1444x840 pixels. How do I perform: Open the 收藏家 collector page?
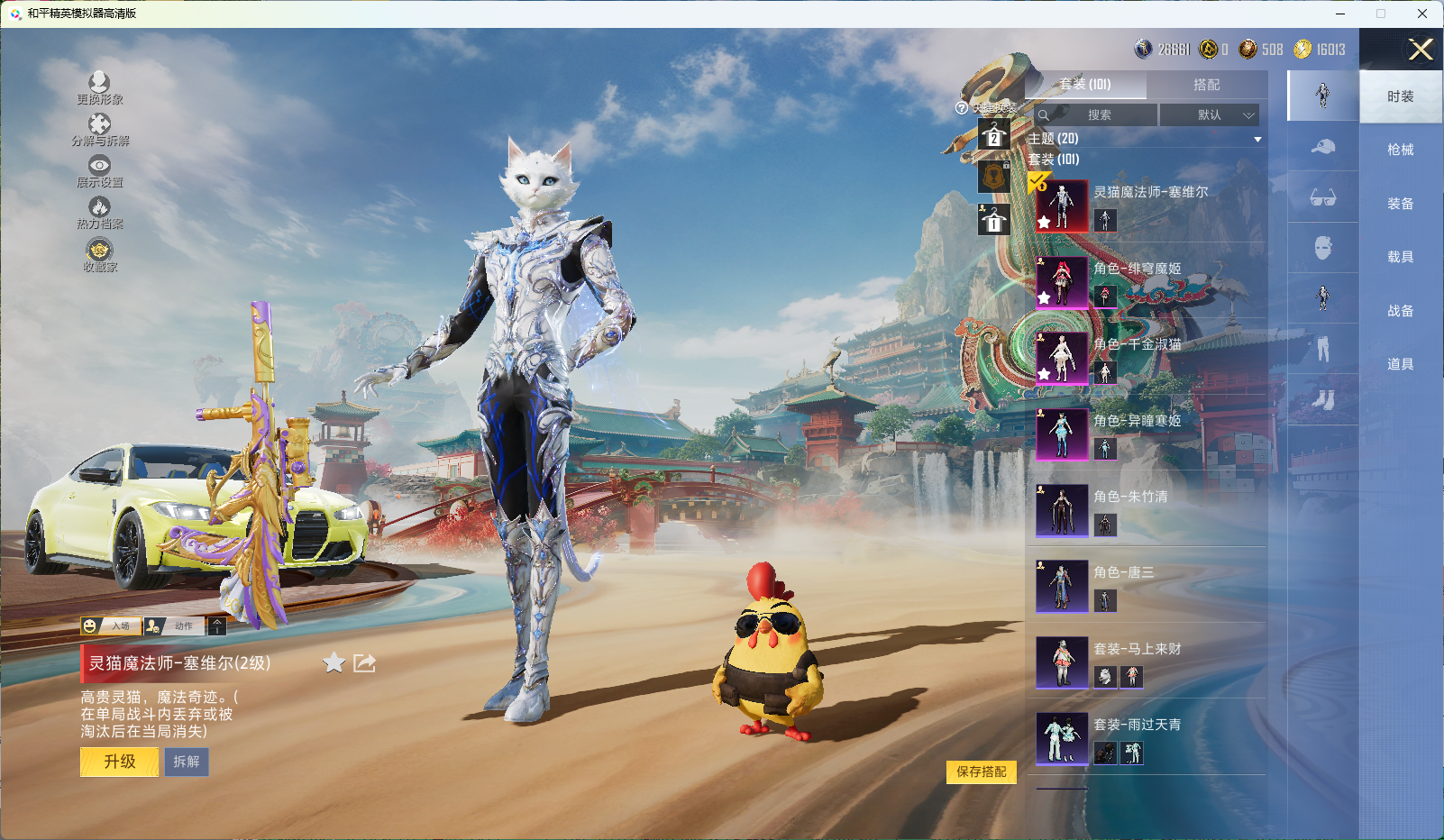[x=99, y=254]
